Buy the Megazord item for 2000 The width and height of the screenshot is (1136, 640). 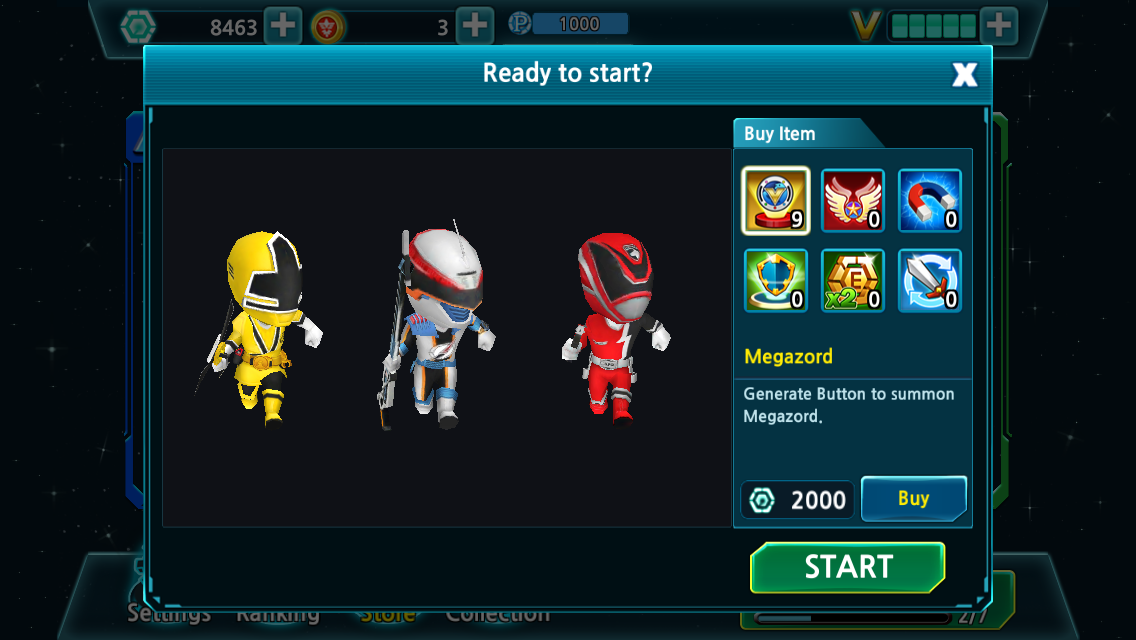pyautogui.click(x=913, y=498)
